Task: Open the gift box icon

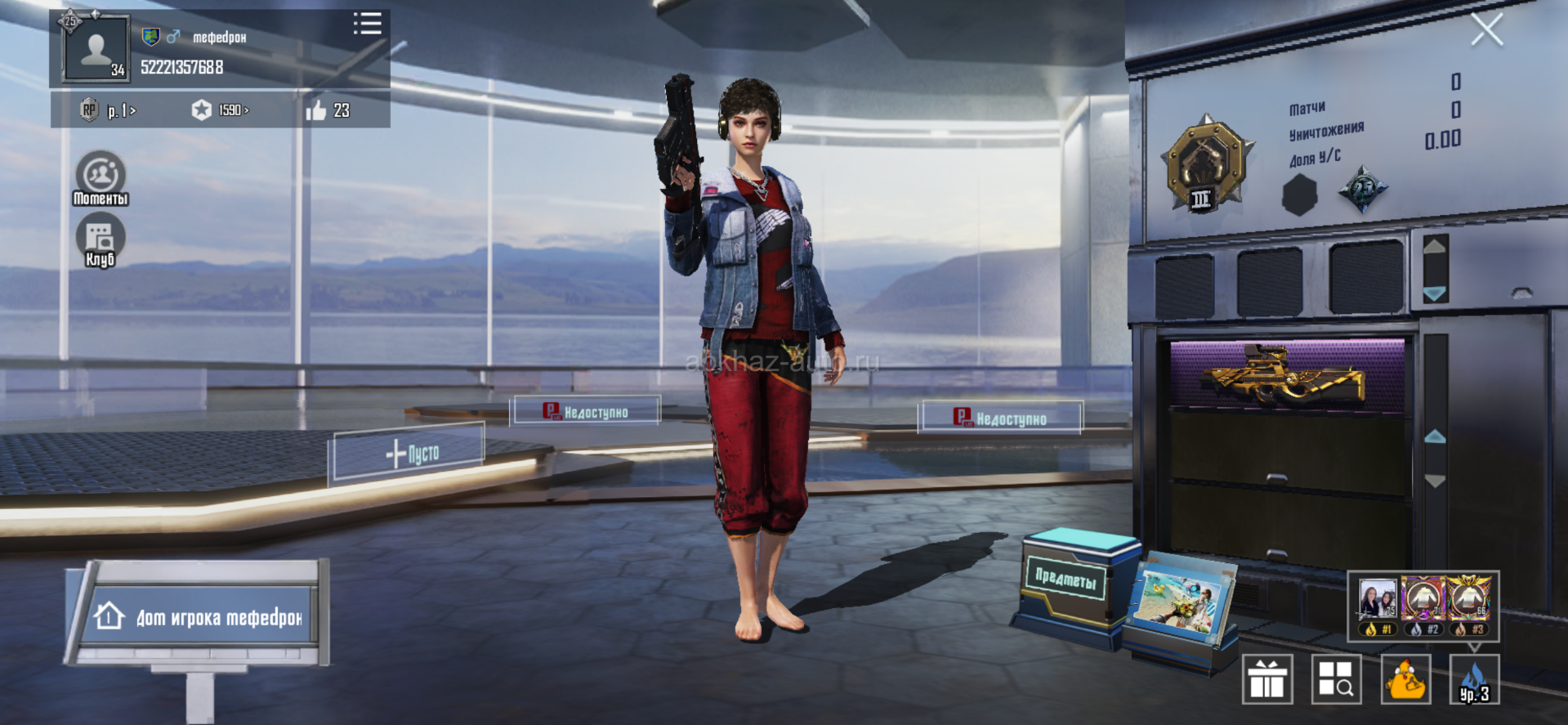Action: [1266, 679]
